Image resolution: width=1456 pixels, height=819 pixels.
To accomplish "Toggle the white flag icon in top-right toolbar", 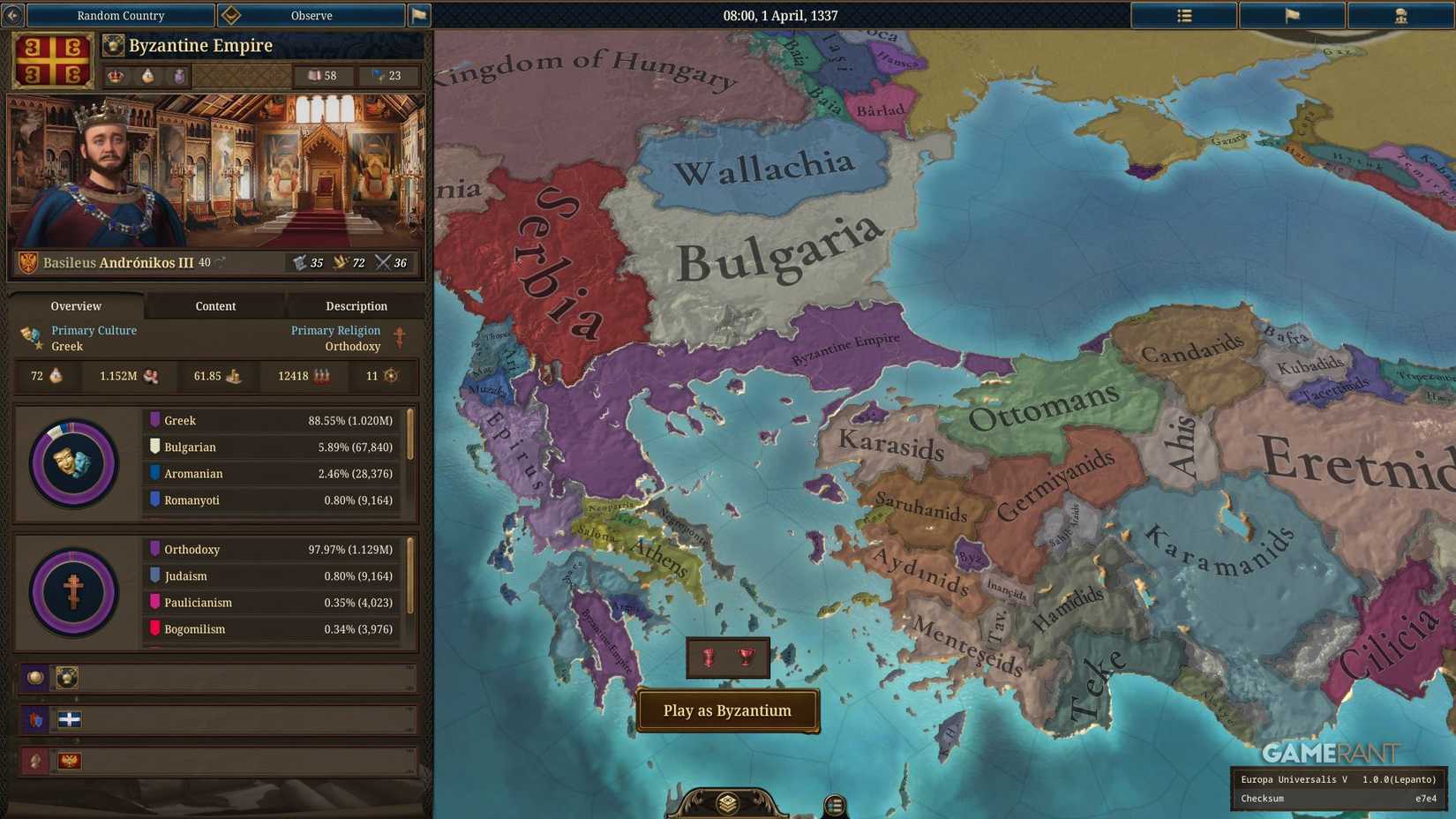I will tap(1291, 15).
